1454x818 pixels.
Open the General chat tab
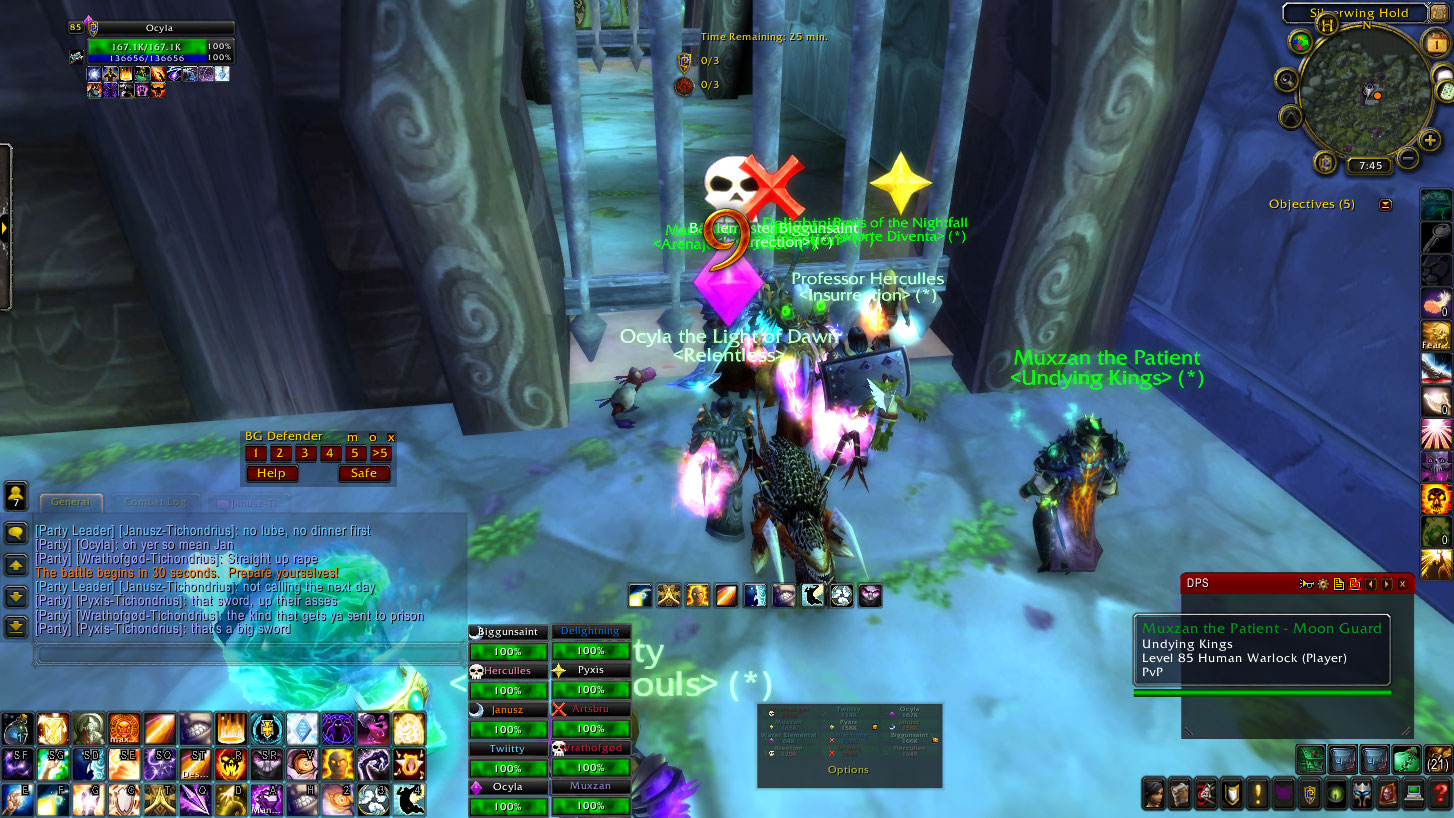[x=70, y=502]
